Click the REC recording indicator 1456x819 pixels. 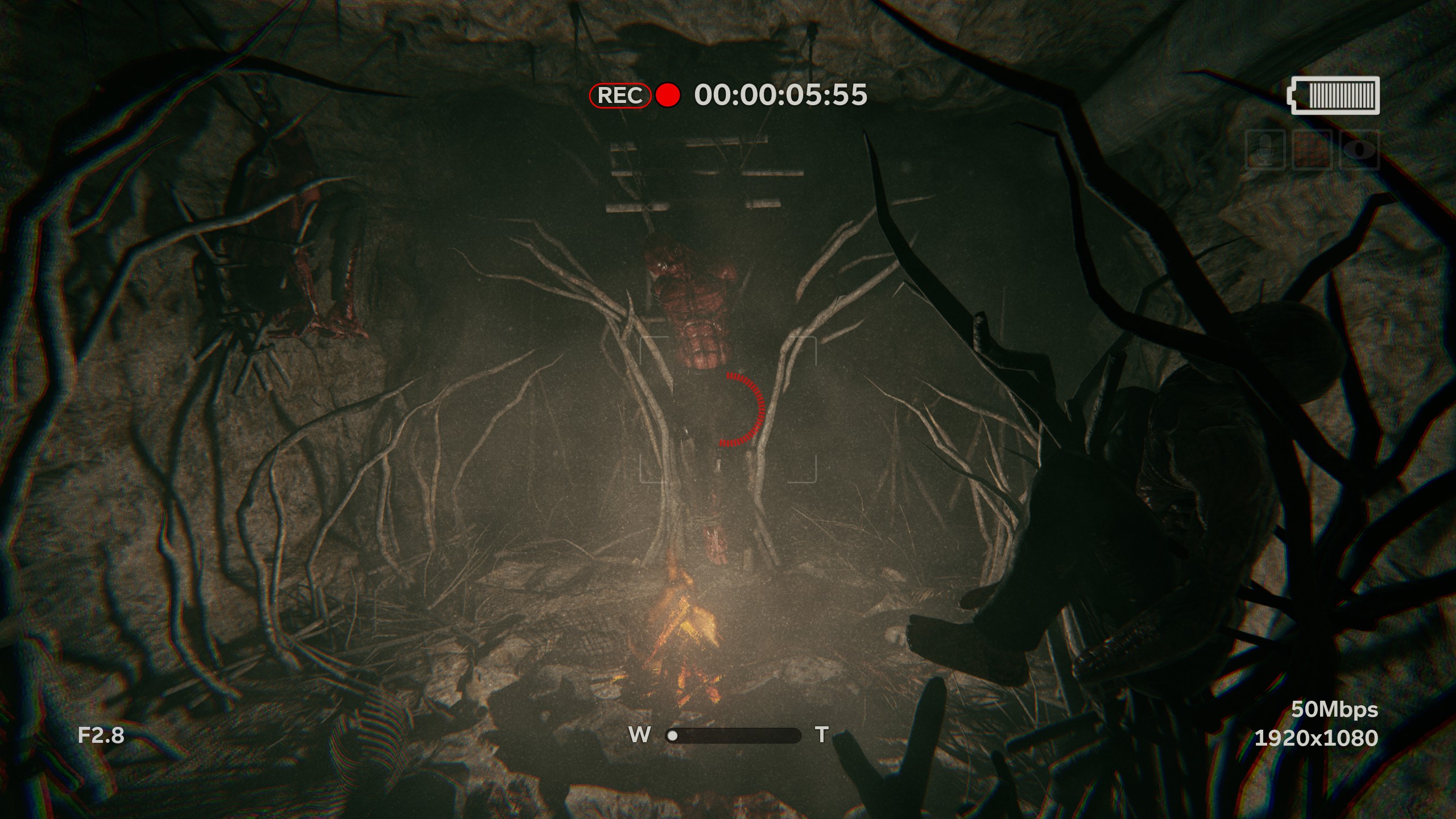620,96
